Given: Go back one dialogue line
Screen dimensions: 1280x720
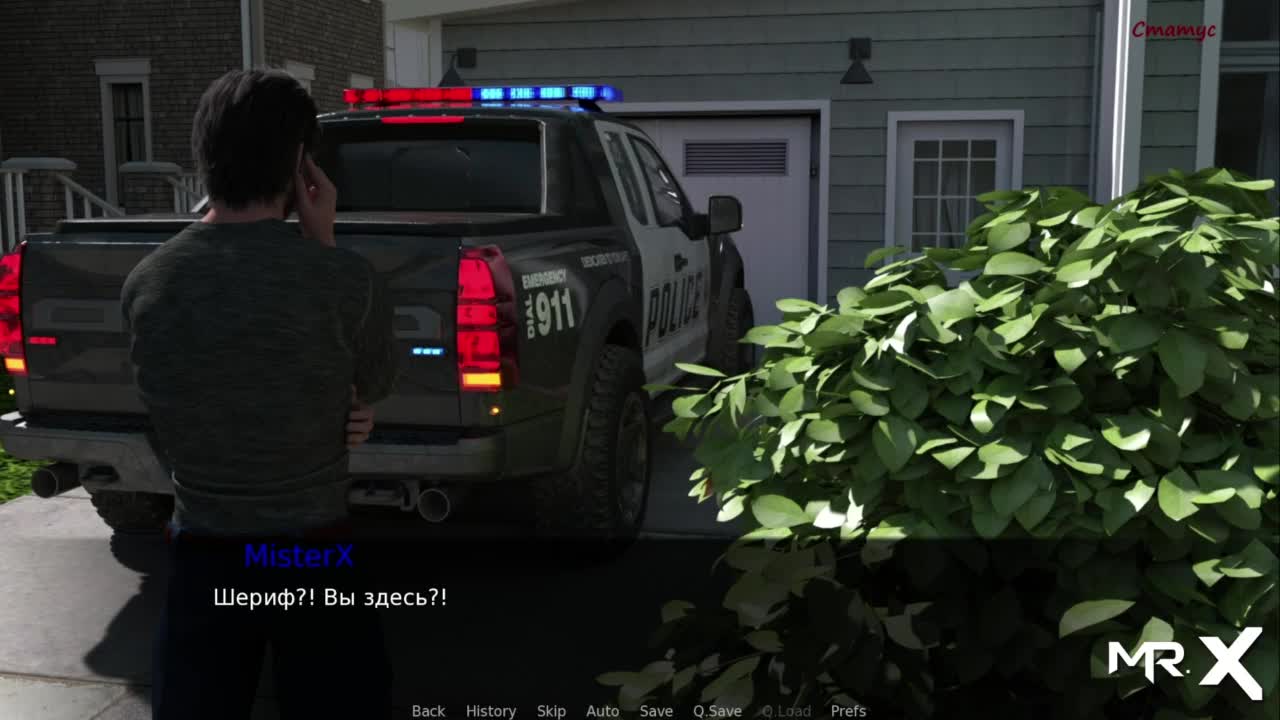Looking at the screenshot, I should (428, 711).
